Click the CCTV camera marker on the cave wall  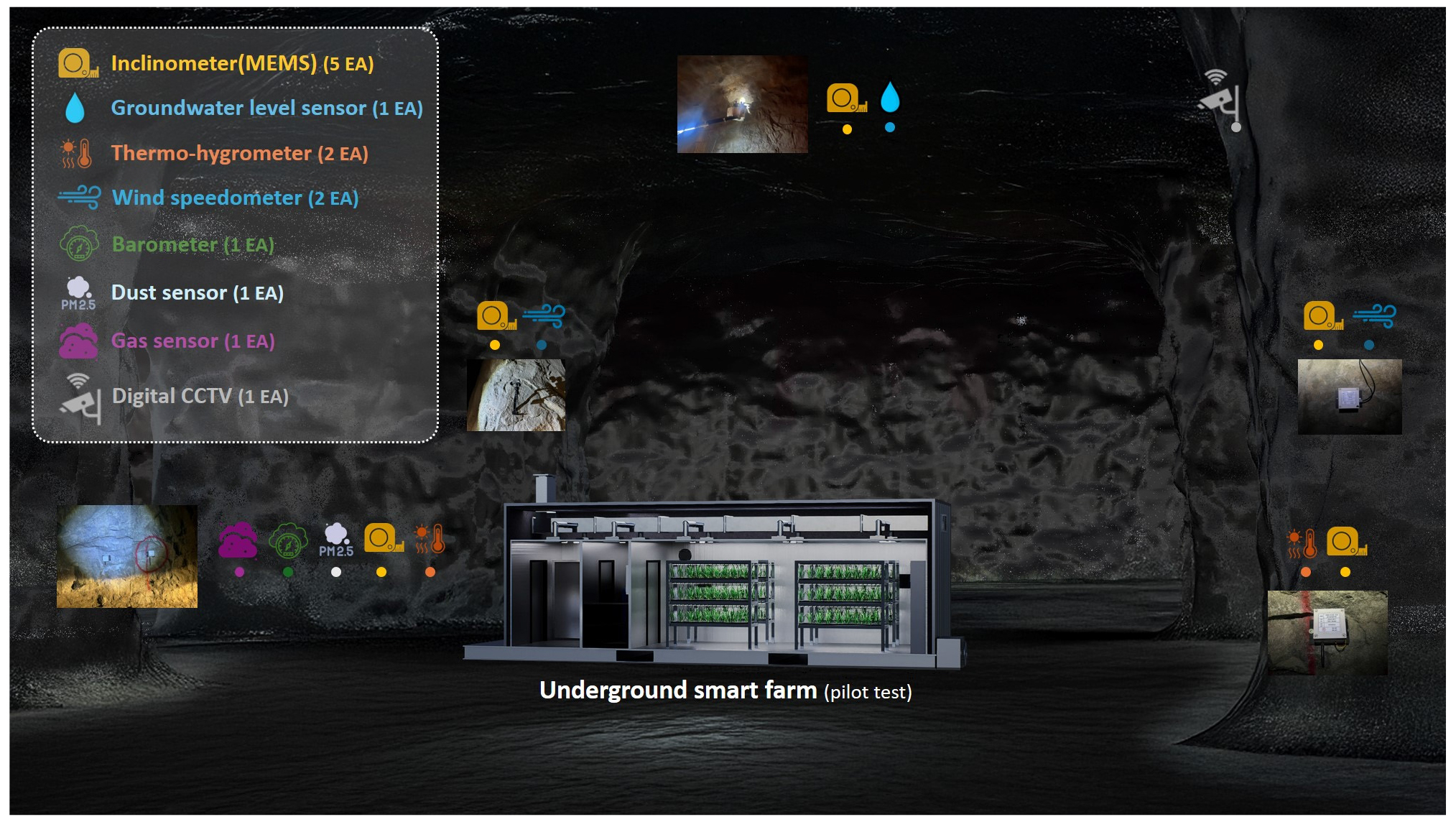[1220, 99]
